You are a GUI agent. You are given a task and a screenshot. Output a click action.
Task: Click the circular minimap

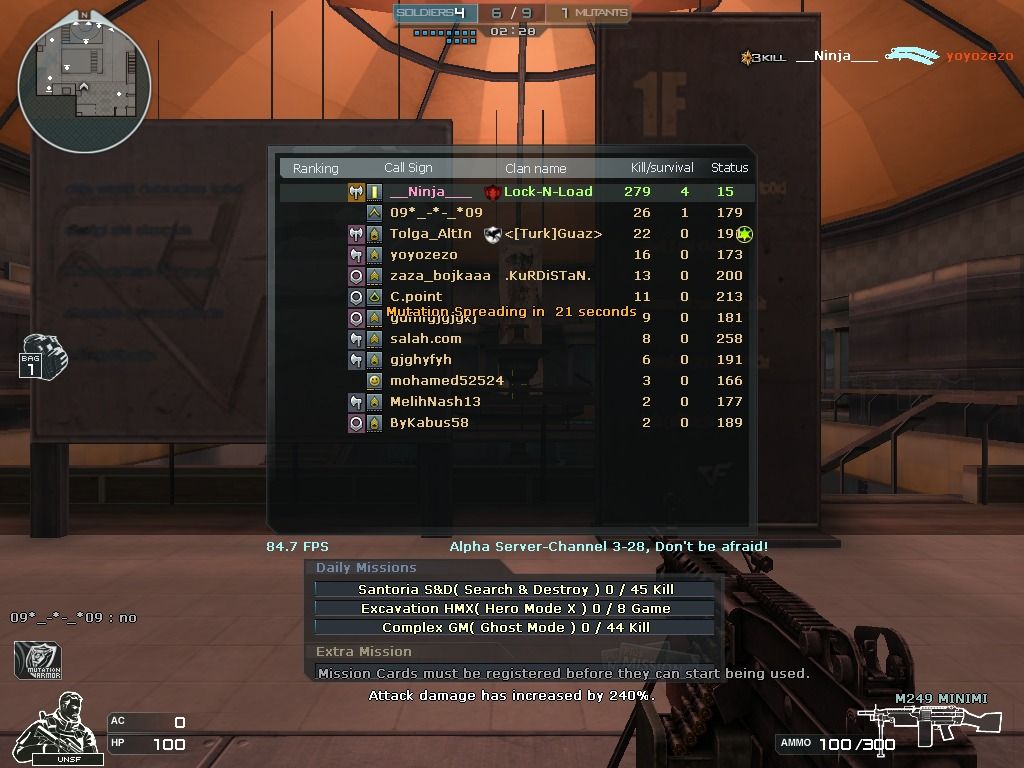click(84, 80)
